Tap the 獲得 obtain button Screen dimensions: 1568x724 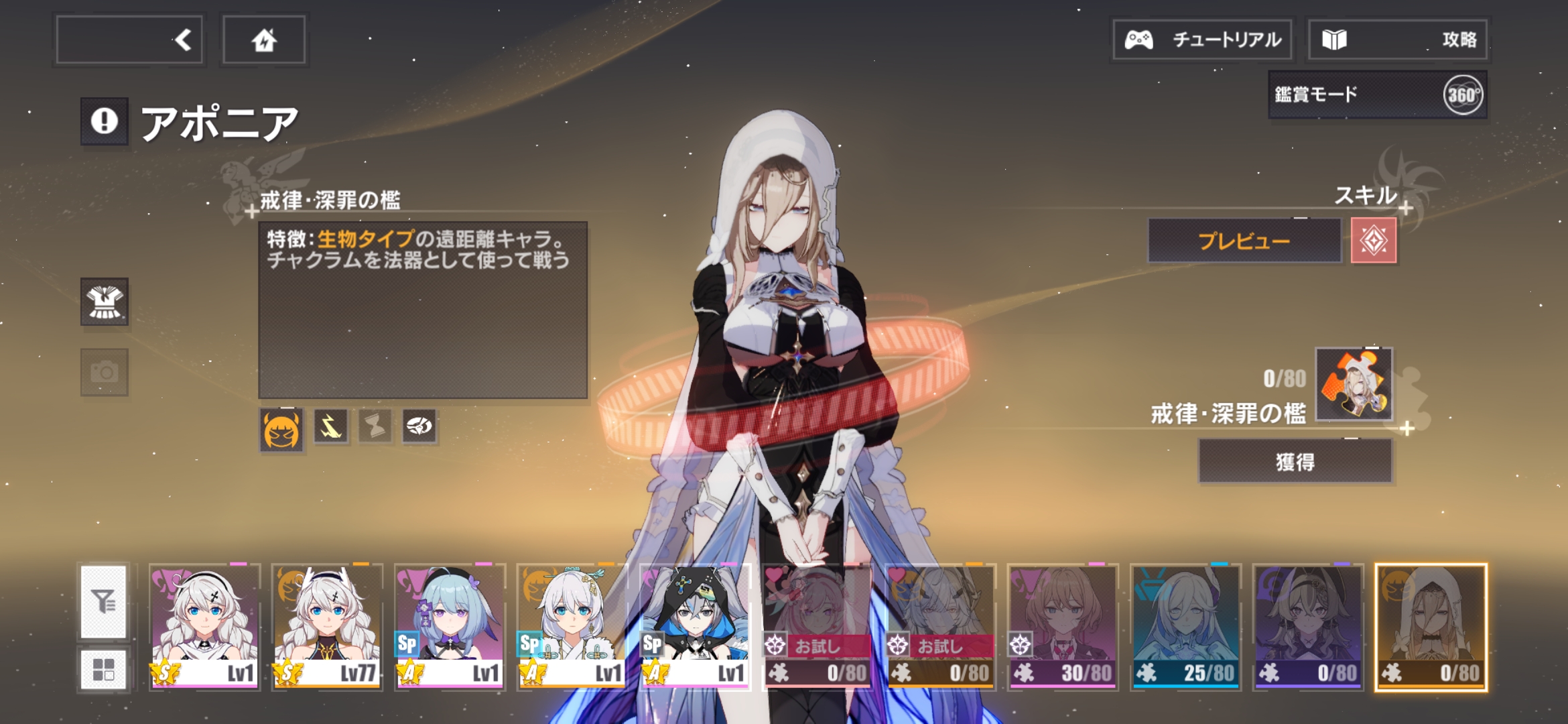[x=1295, y=462]
